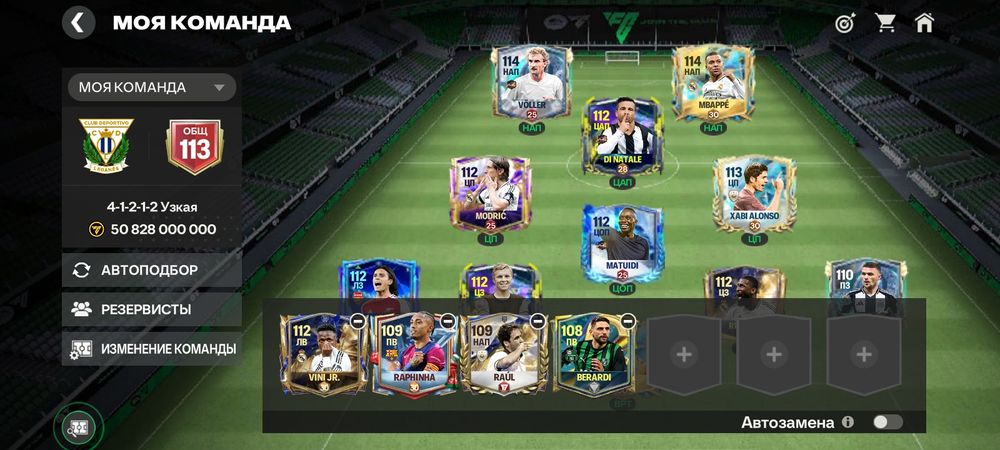Select Изменение команды option
The image size is (1000, 450).
[152, 349]
